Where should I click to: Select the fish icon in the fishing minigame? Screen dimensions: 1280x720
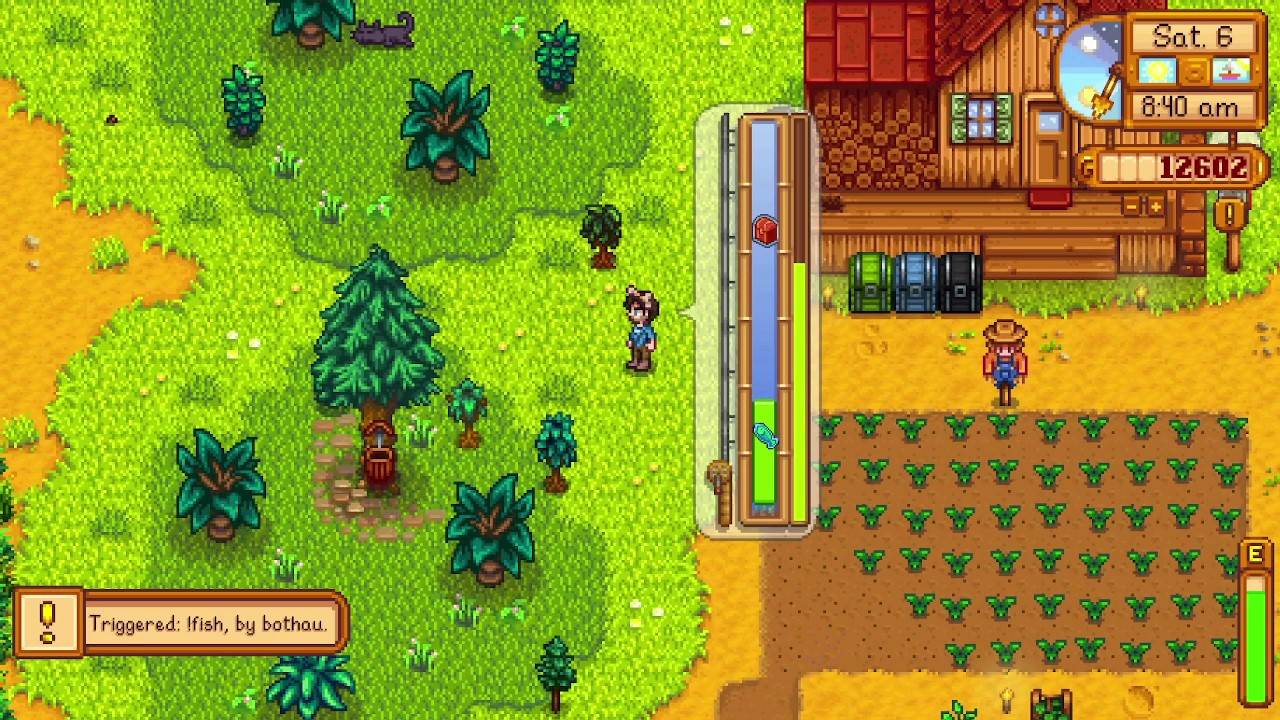pos(764,437)
